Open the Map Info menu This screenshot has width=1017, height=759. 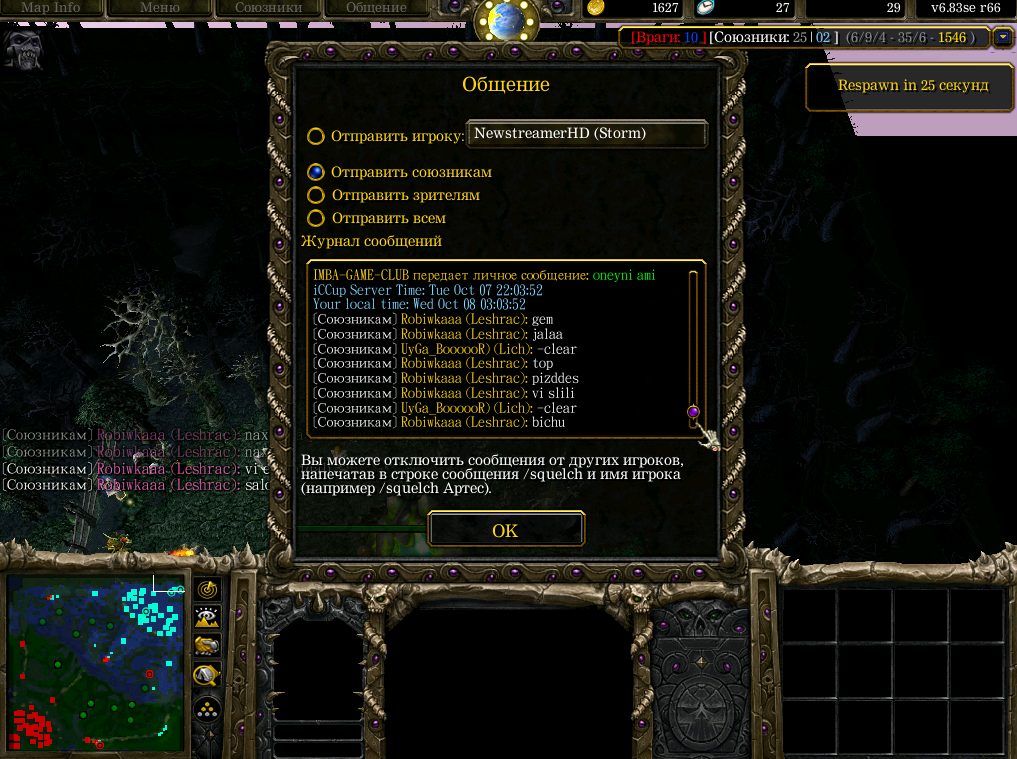(x=51, y=8)
